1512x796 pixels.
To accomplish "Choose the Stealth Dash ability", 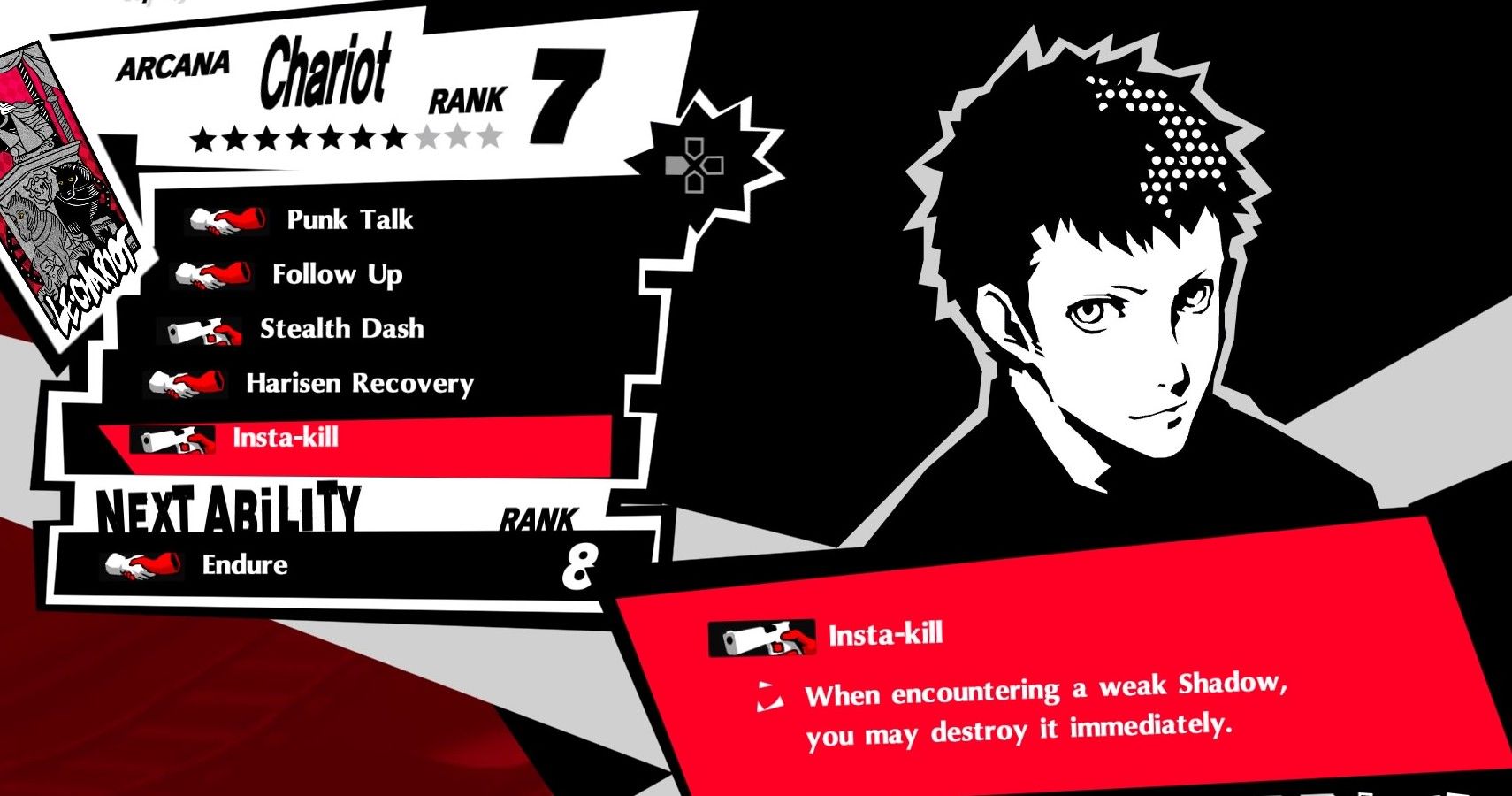I will pyautogui.click(x=340, y=330).
